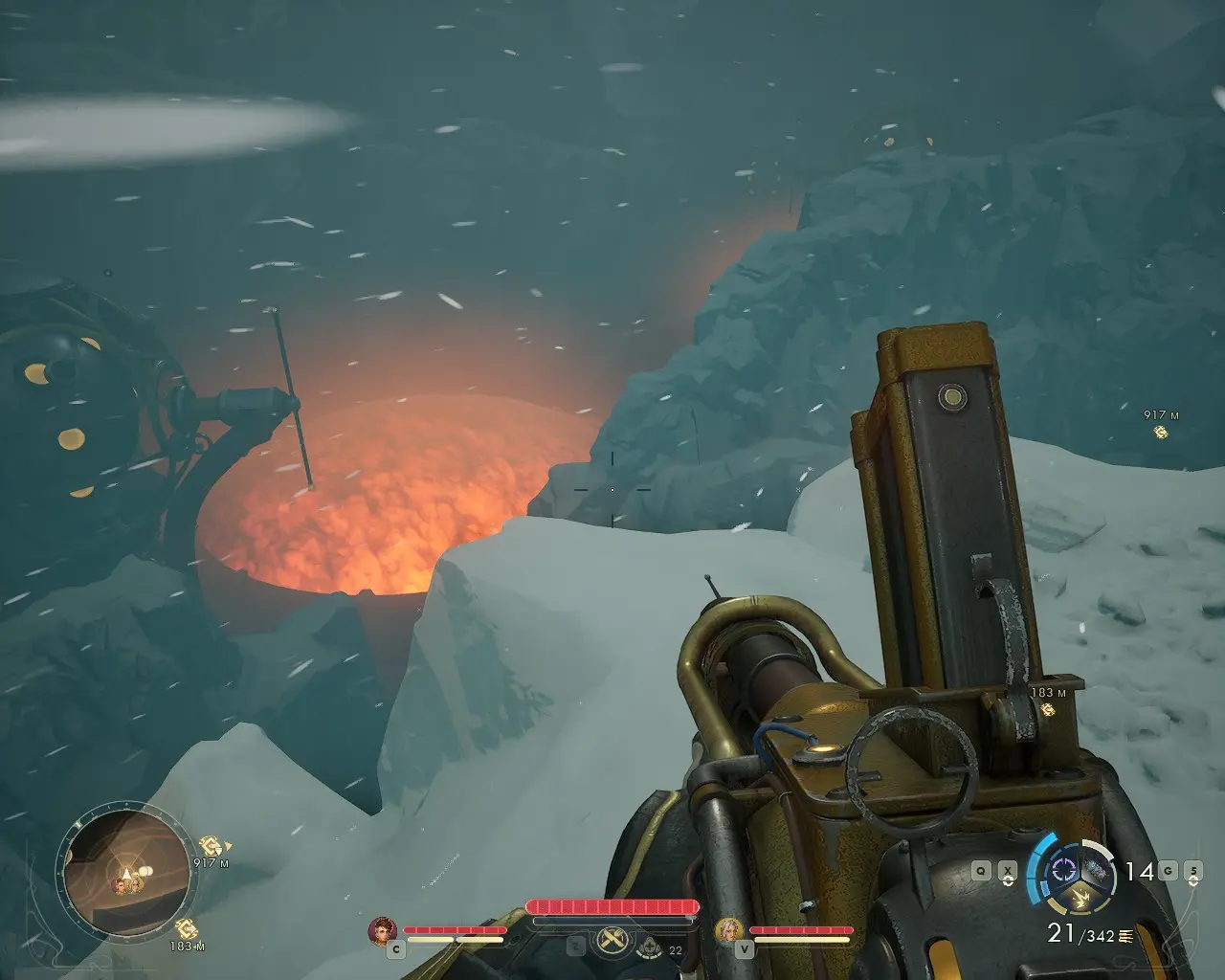The height and width of the screenshot is (980, 1225).
Task: Select the 183 m quest marker below minimap
Action: [x=186, y=926]
